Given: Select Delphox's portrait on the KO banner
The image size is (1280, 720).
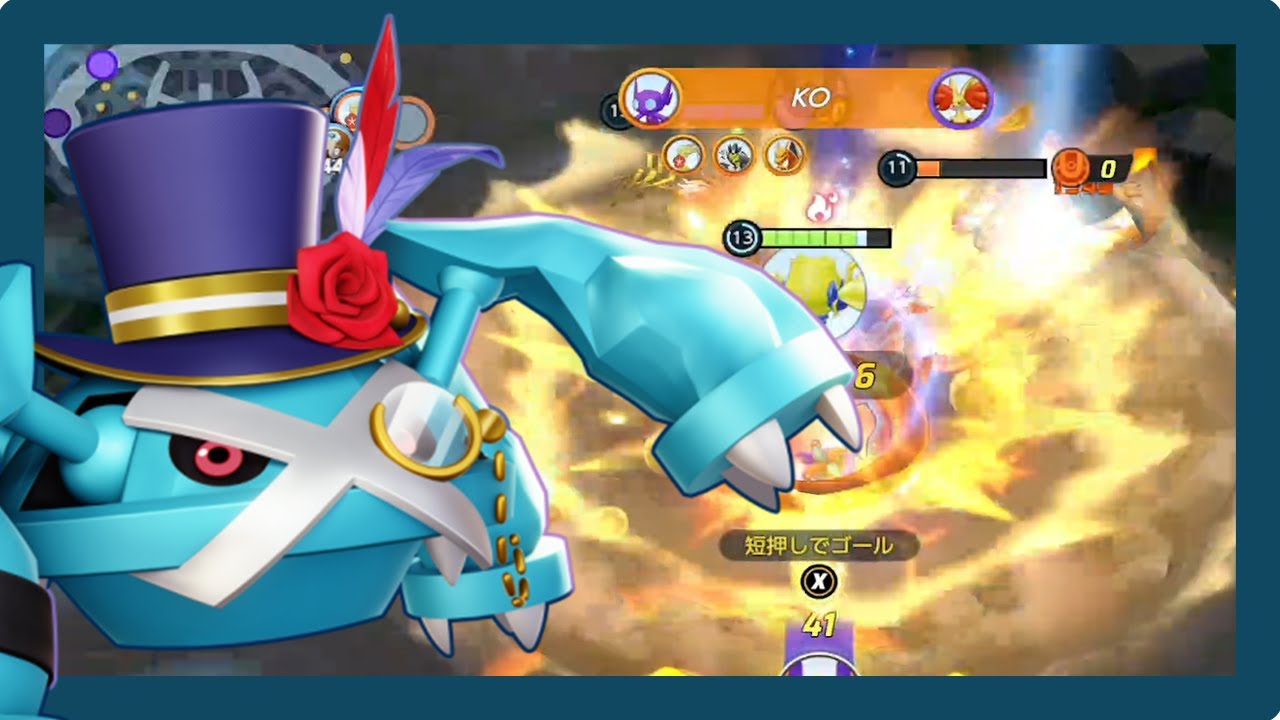Looking at the screenshot, I should (960, 98).
